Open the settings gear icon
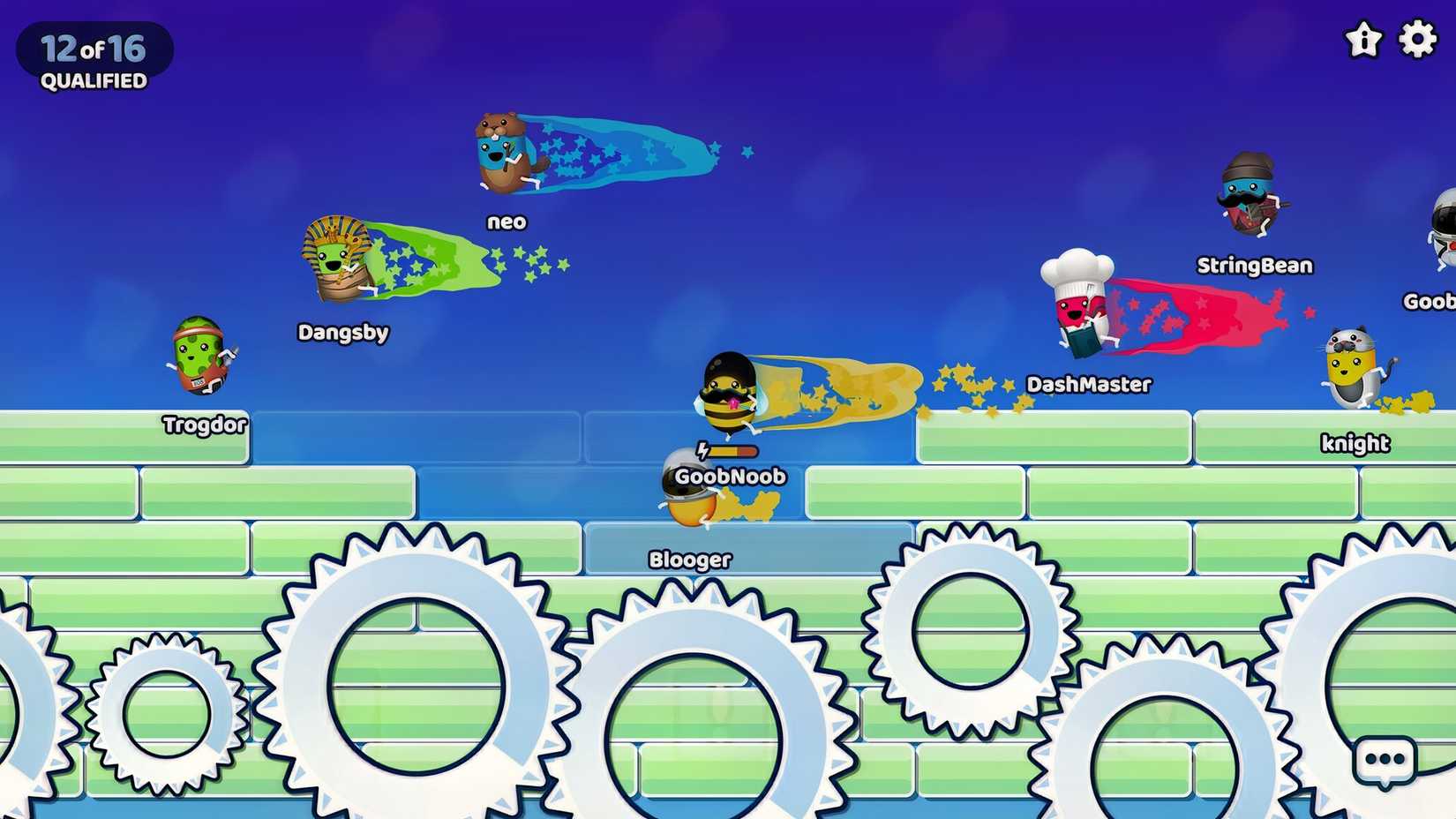Image resolution: width=1456 pixels, height=819 pixels. pos(1417,39)
